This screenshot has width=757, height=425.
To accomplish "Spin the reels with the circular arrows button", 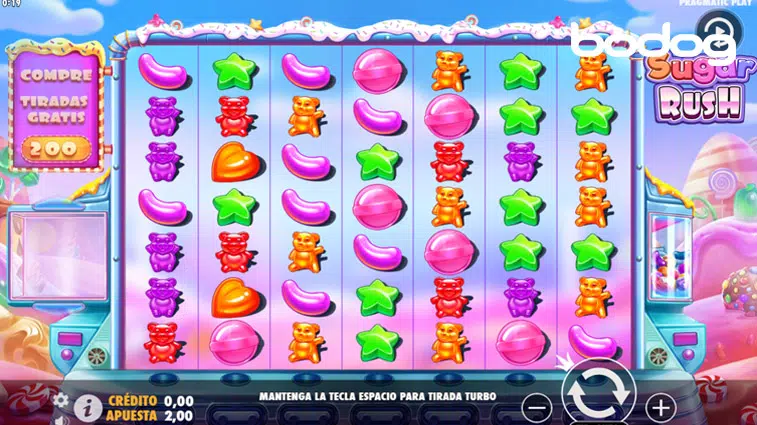I will [598, 398].
